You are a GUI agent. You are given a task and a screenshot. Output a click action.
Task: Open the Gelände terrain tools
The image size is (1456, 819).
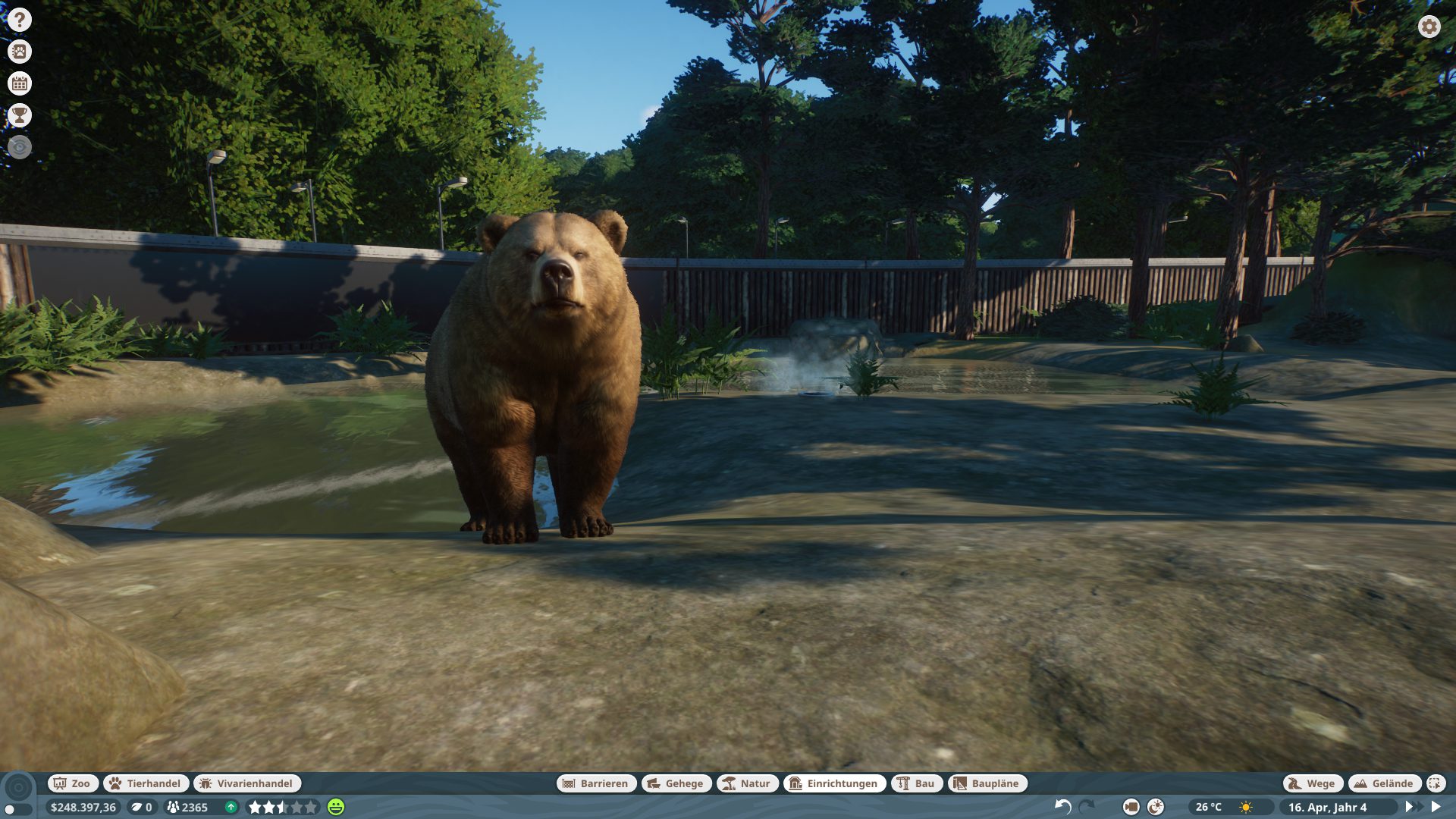1384,783
